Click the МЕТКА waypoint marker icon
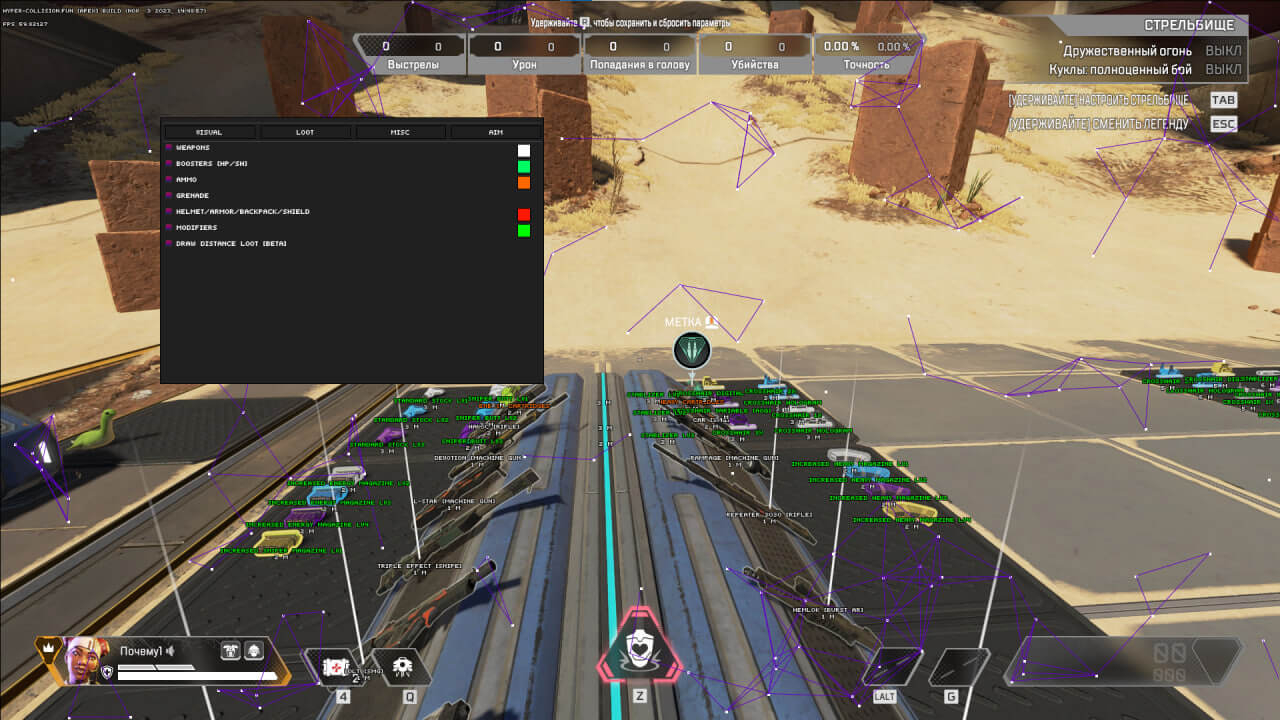 pyautogui.click(x=689, y=351)
